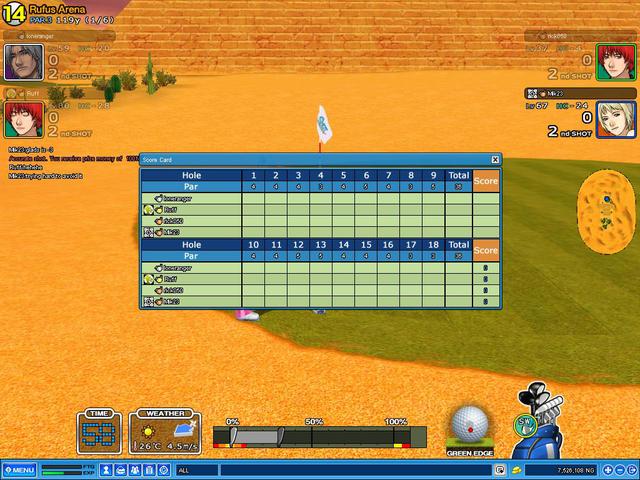Image resolution: width=640 pixels, height=480 pixels.
Task: Select Ruff's player portrait
Action: coord(21,120)
